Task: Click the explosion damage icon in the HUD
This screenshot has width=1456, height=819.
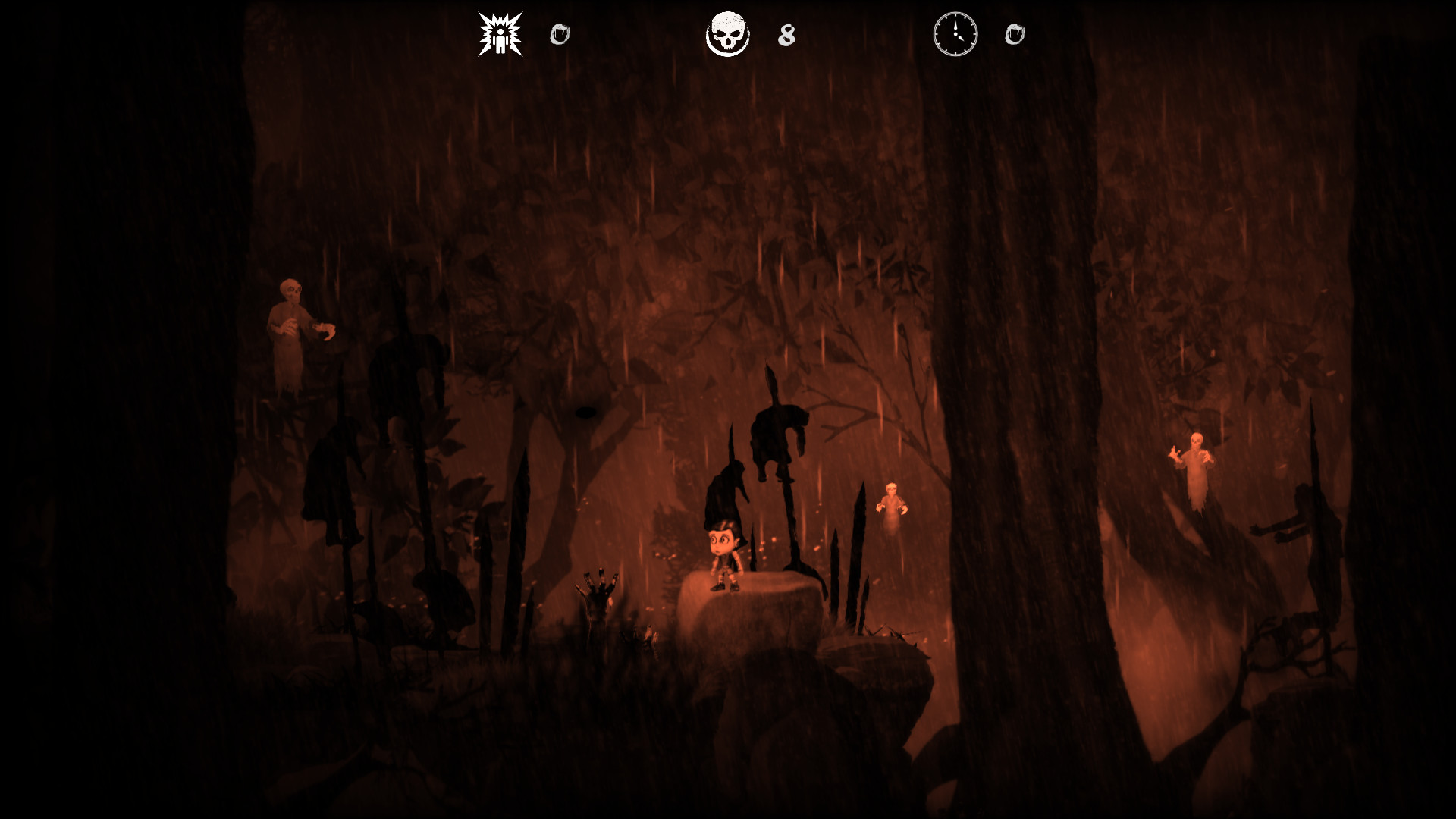Action: 500,33
